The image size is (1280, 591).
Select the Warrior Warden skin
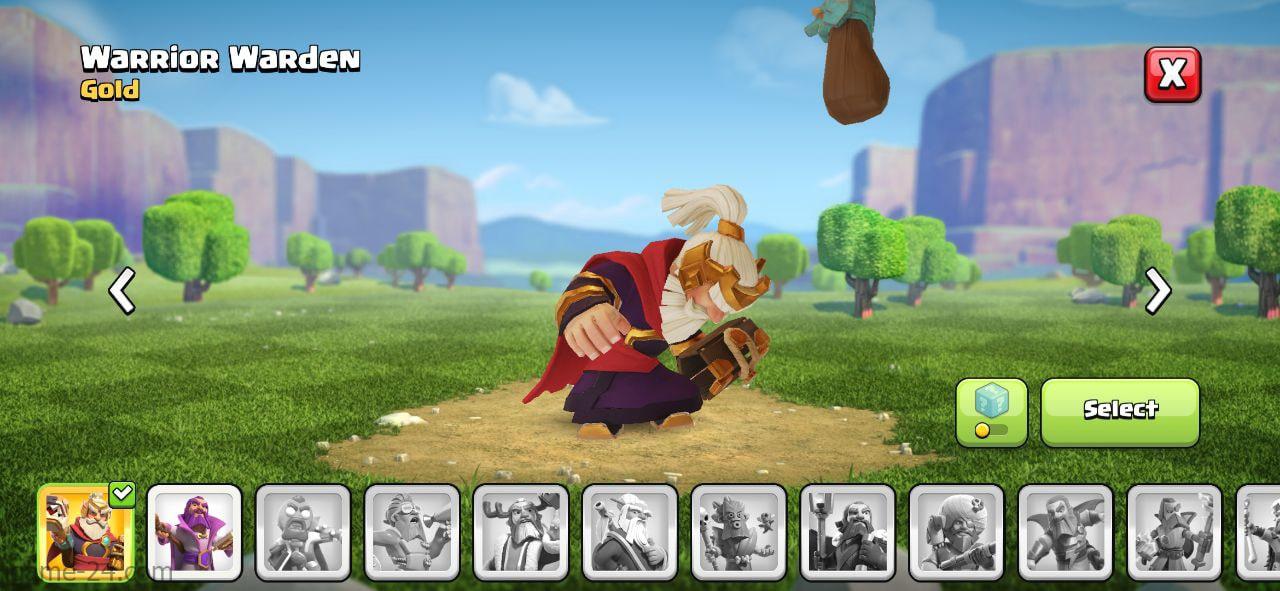(x=1120, y=411)
